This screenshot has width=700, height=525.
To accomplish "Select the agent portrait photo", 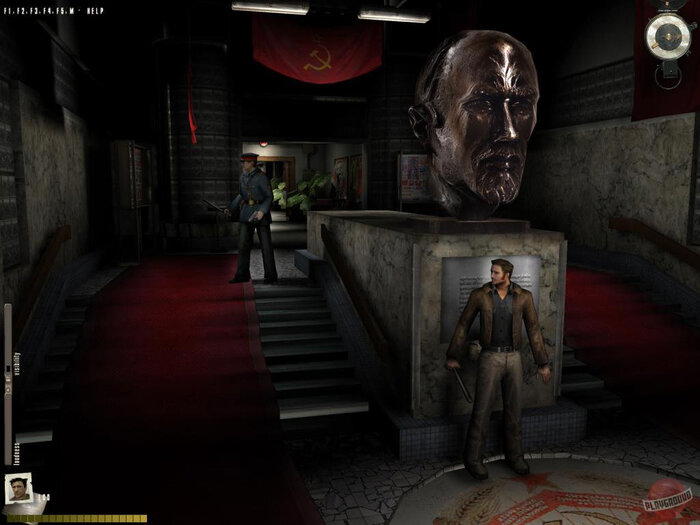I will (x=17, y=489).
